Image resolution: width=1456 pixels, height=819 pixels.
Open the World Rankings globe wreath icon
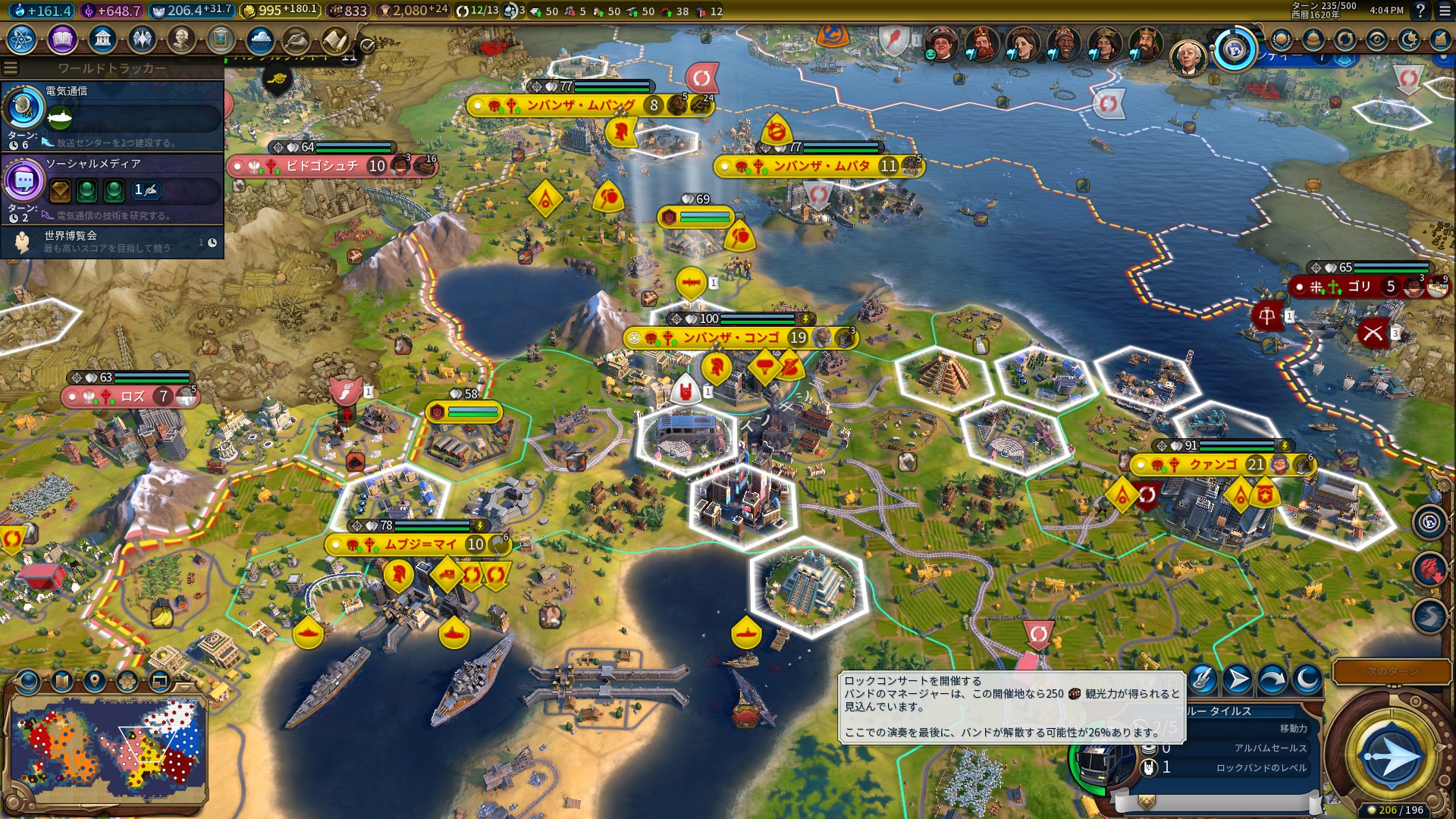(1281, 39)
